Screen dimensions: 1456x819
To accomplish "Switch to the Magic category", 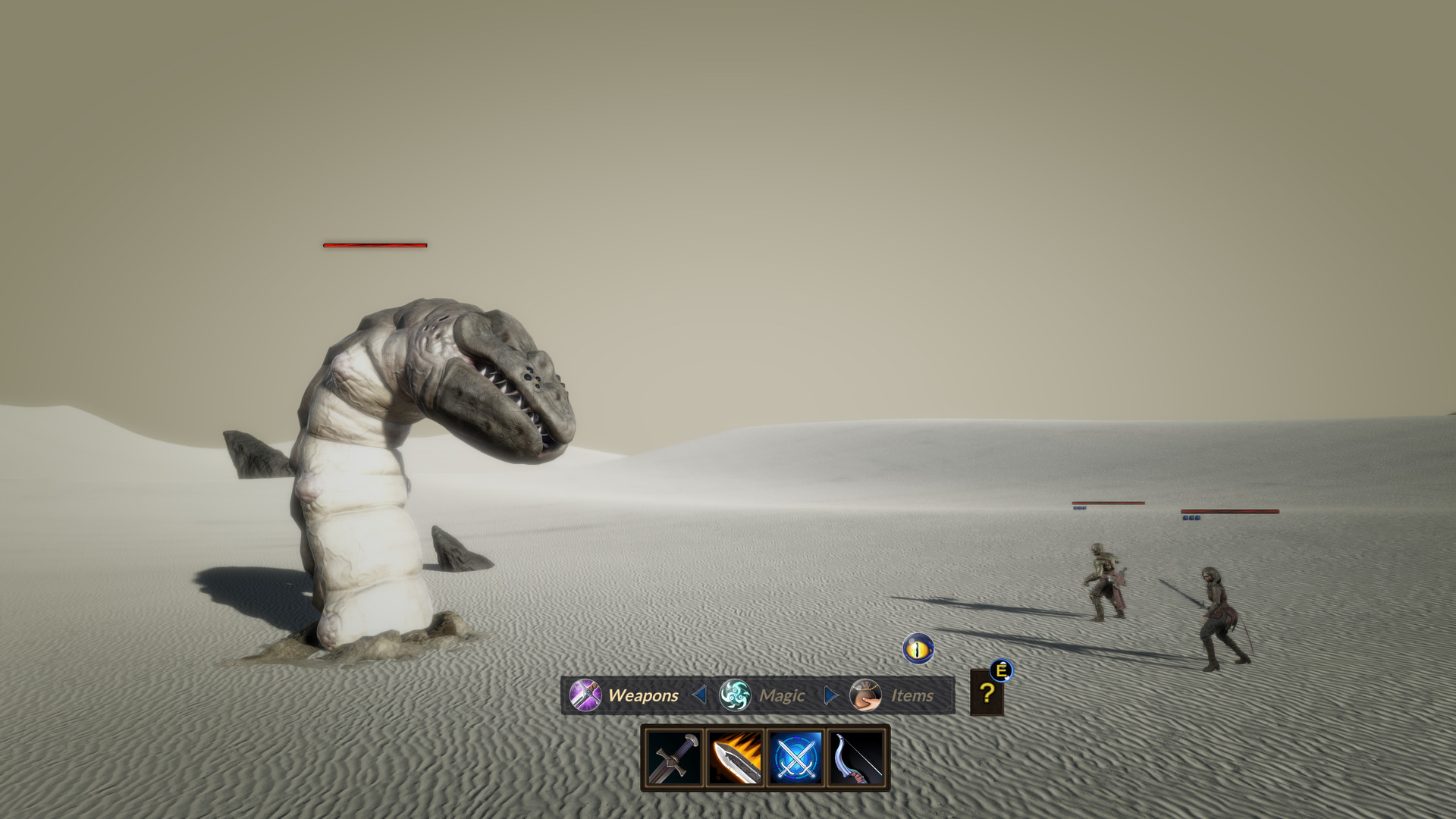I will click(x=761, y=695).
